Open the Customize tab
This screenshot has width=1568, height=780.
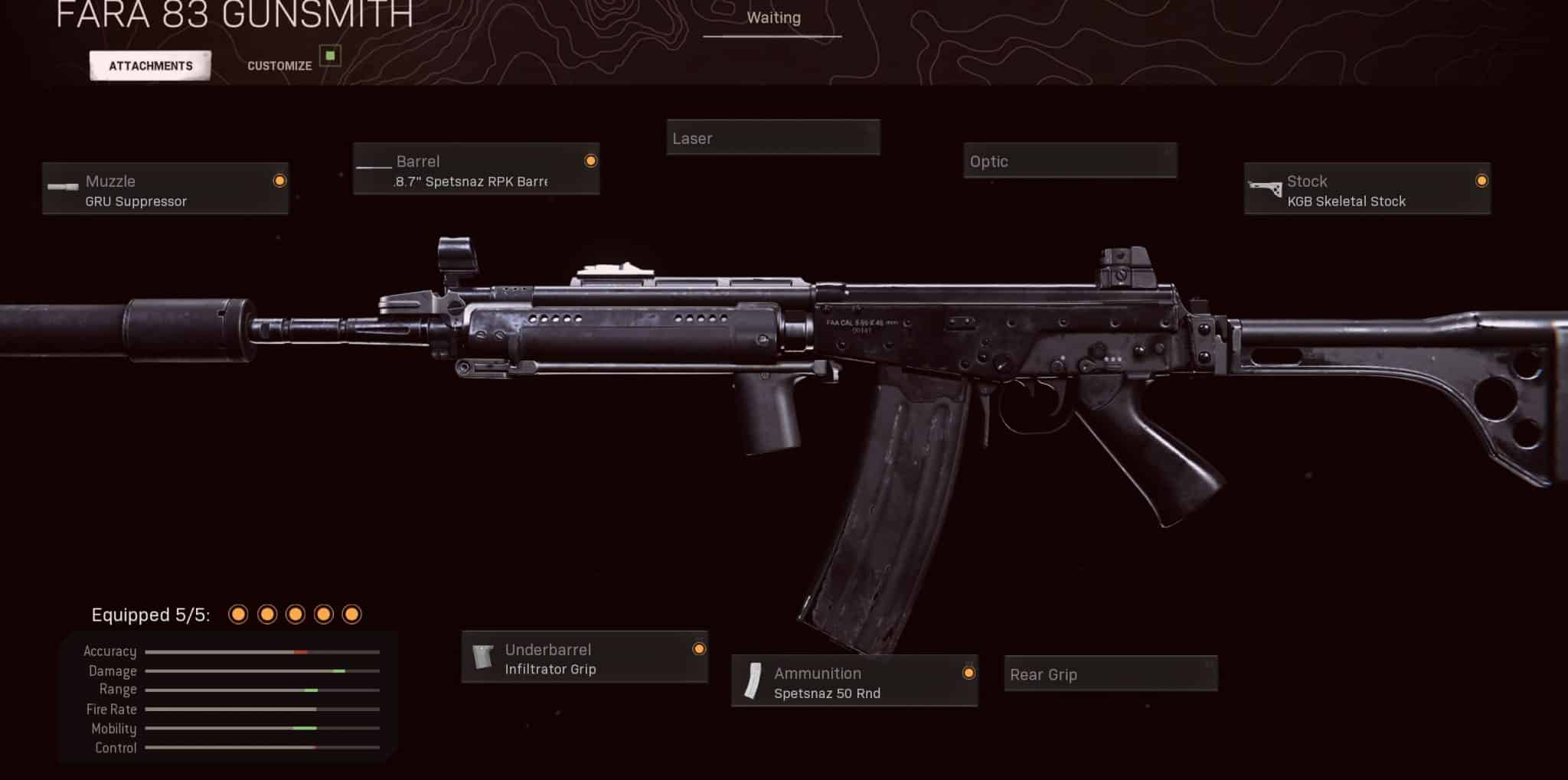(x=279, y=66)
